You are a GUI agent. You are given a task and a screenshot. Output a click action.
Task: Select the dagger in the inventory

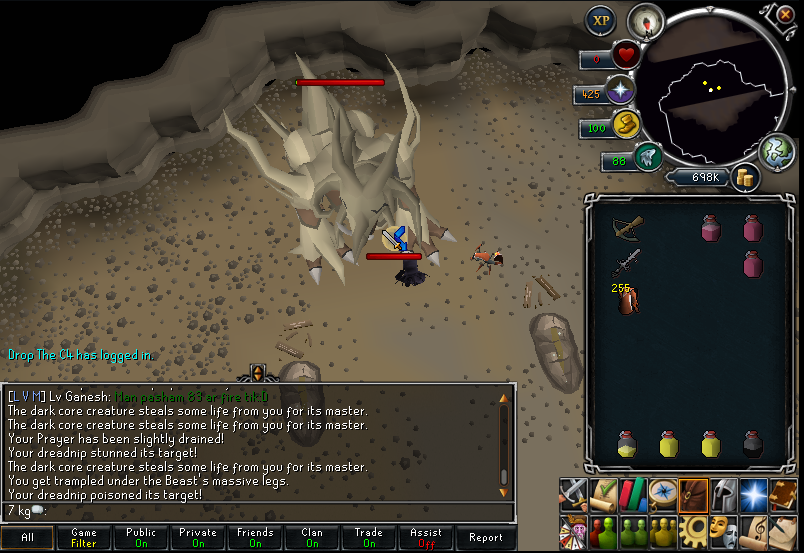coord(627,264)
